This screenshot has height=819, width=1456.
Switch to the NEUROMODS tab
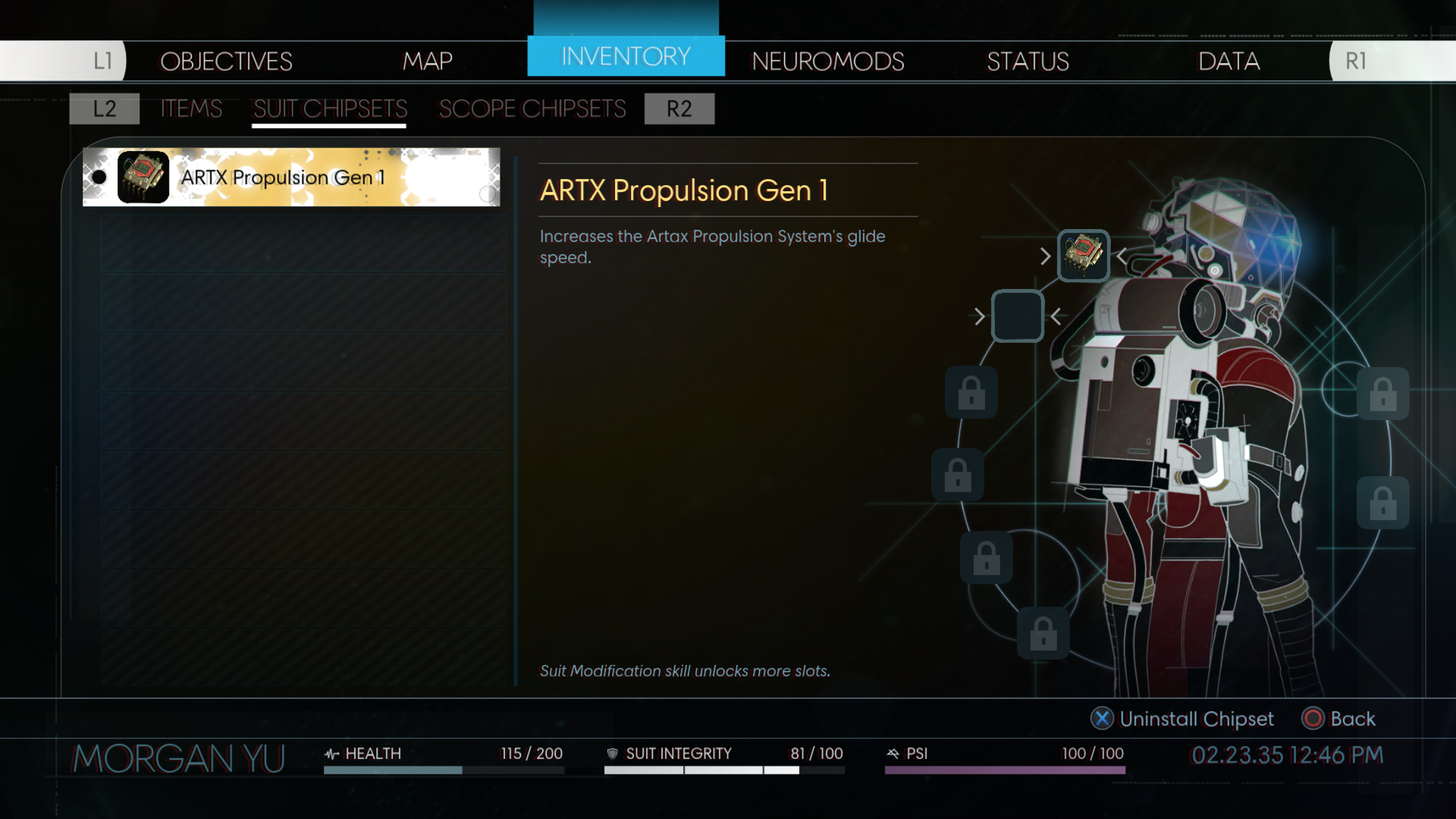point(827,61)
